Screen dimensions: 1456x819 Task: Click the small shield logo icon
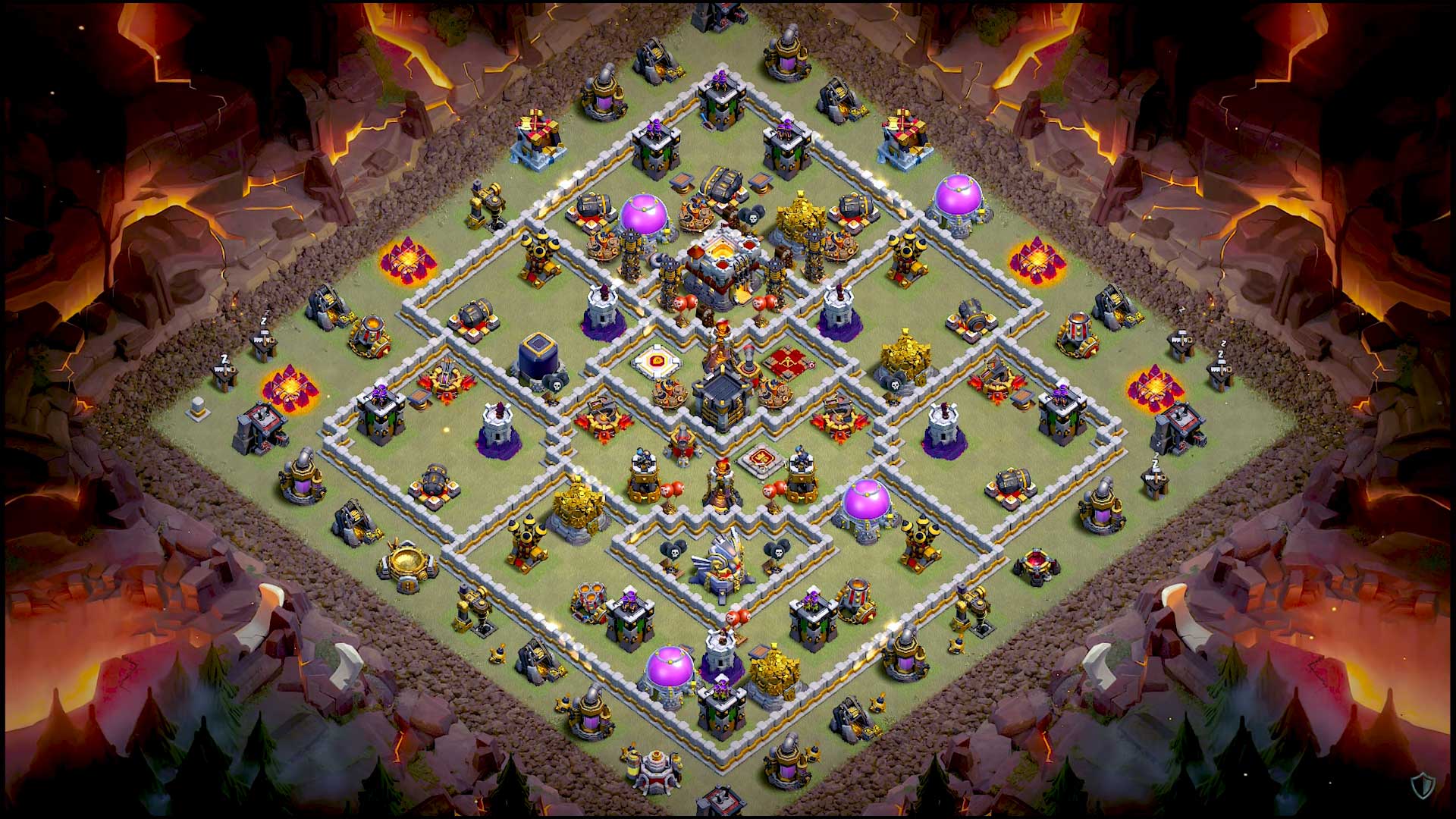(1423, 786)
